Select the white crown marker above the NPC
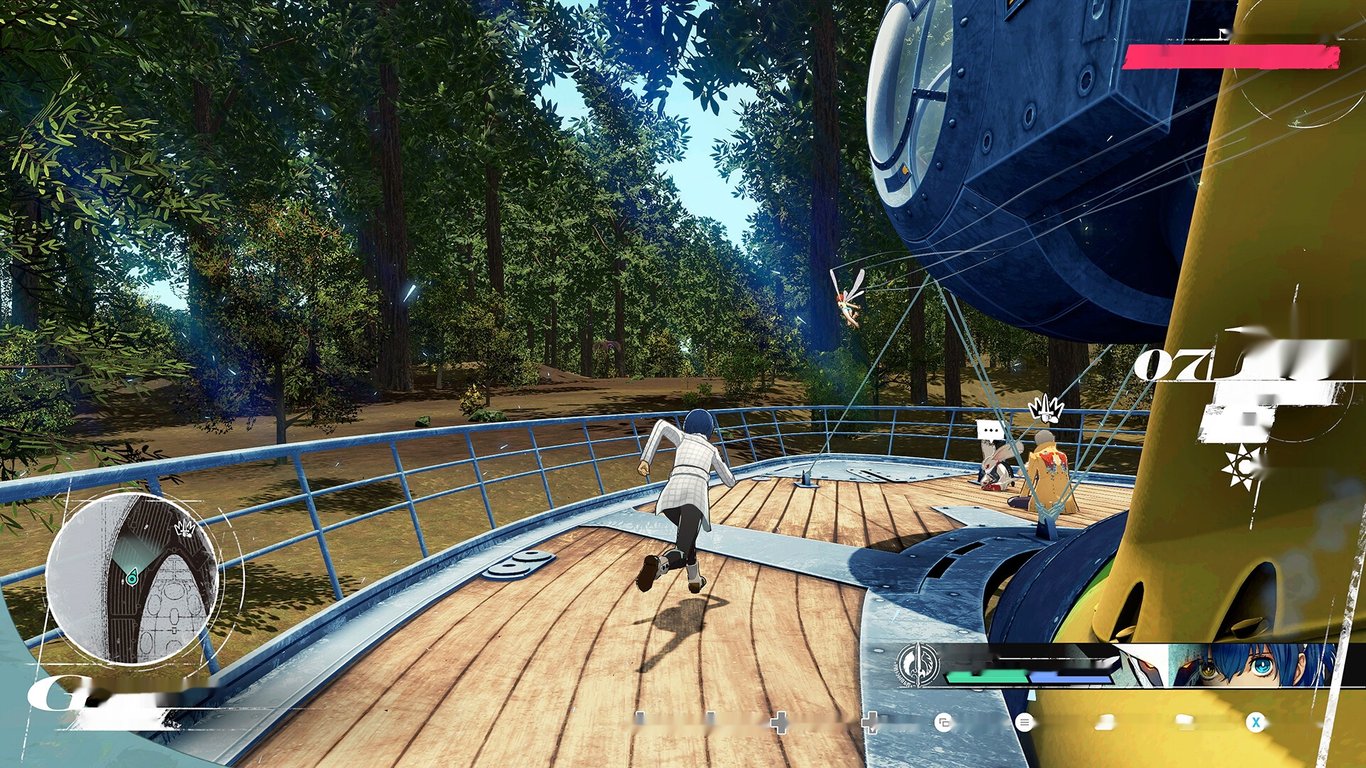Image resolution: width=1366 pixels, height=768 pixels. [1044, 408]
